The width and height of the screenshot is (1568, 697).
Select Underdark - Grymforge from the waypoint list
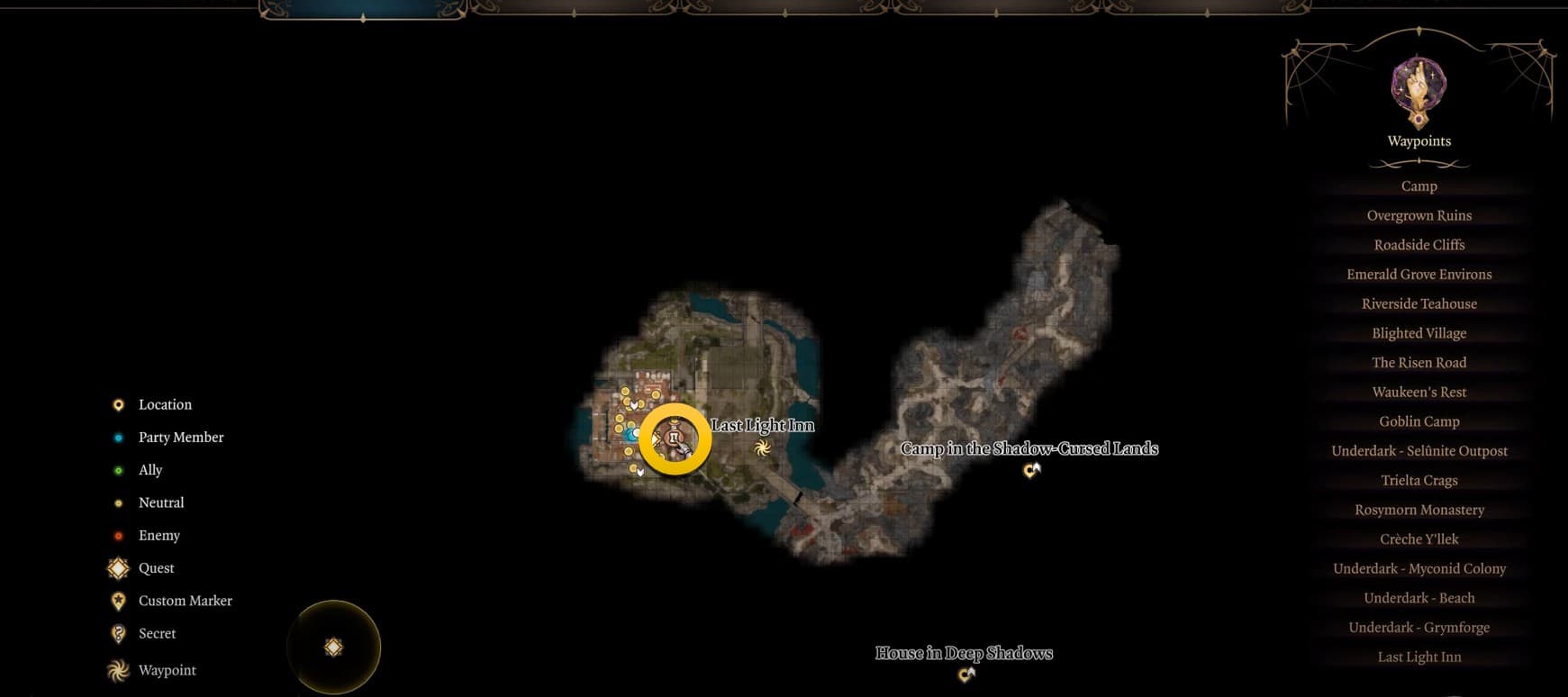[x=1419, y=627]
